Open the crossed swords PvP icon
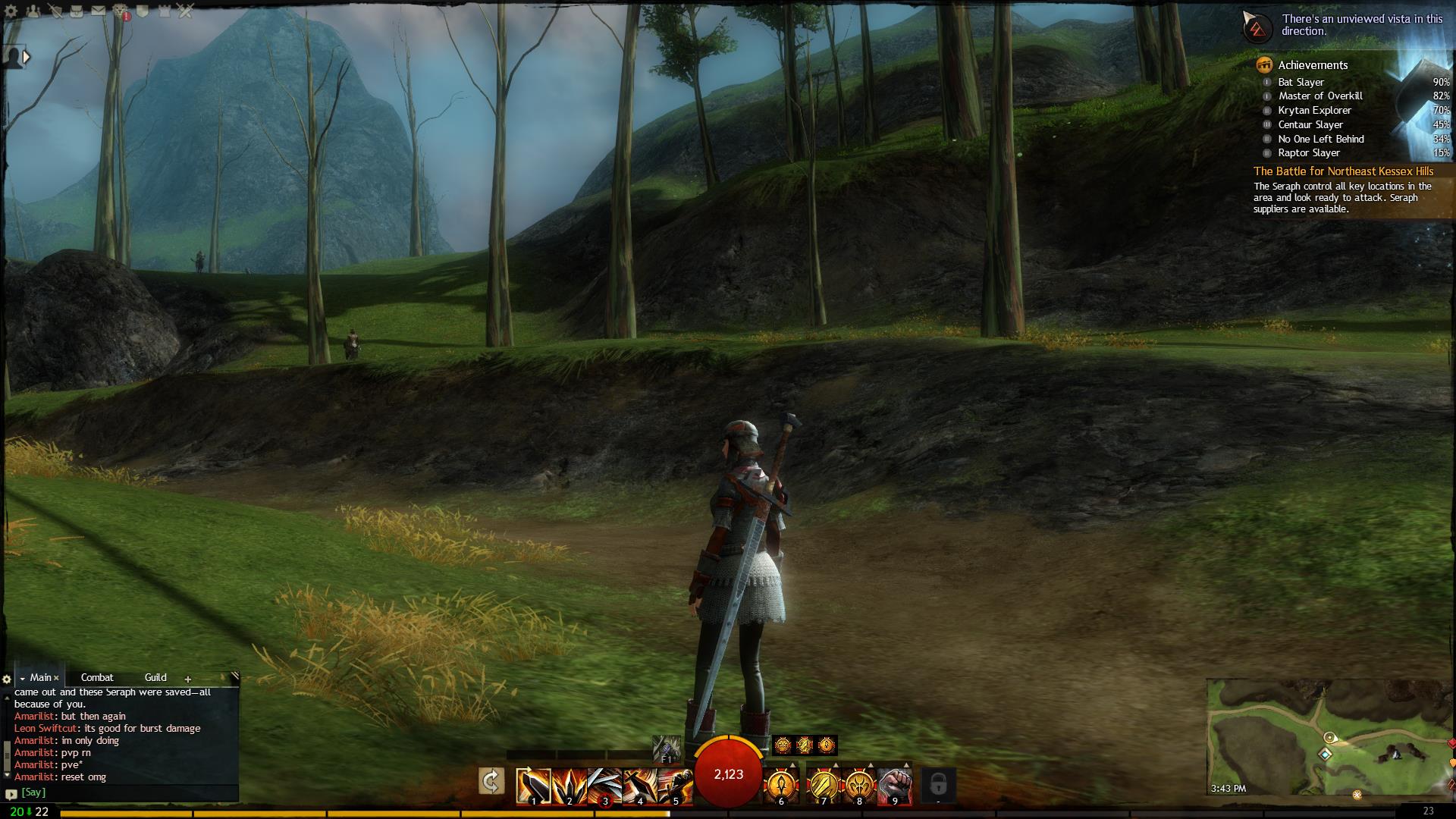 coord(186,11)
